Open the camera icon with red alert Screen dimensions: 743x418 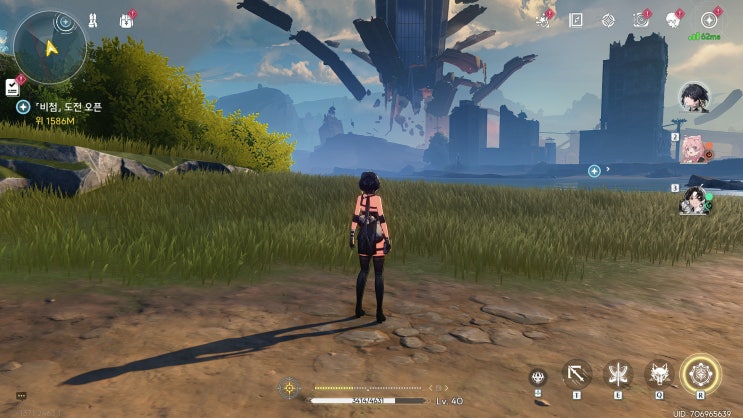pyautogui.click(x=641, y=19)
